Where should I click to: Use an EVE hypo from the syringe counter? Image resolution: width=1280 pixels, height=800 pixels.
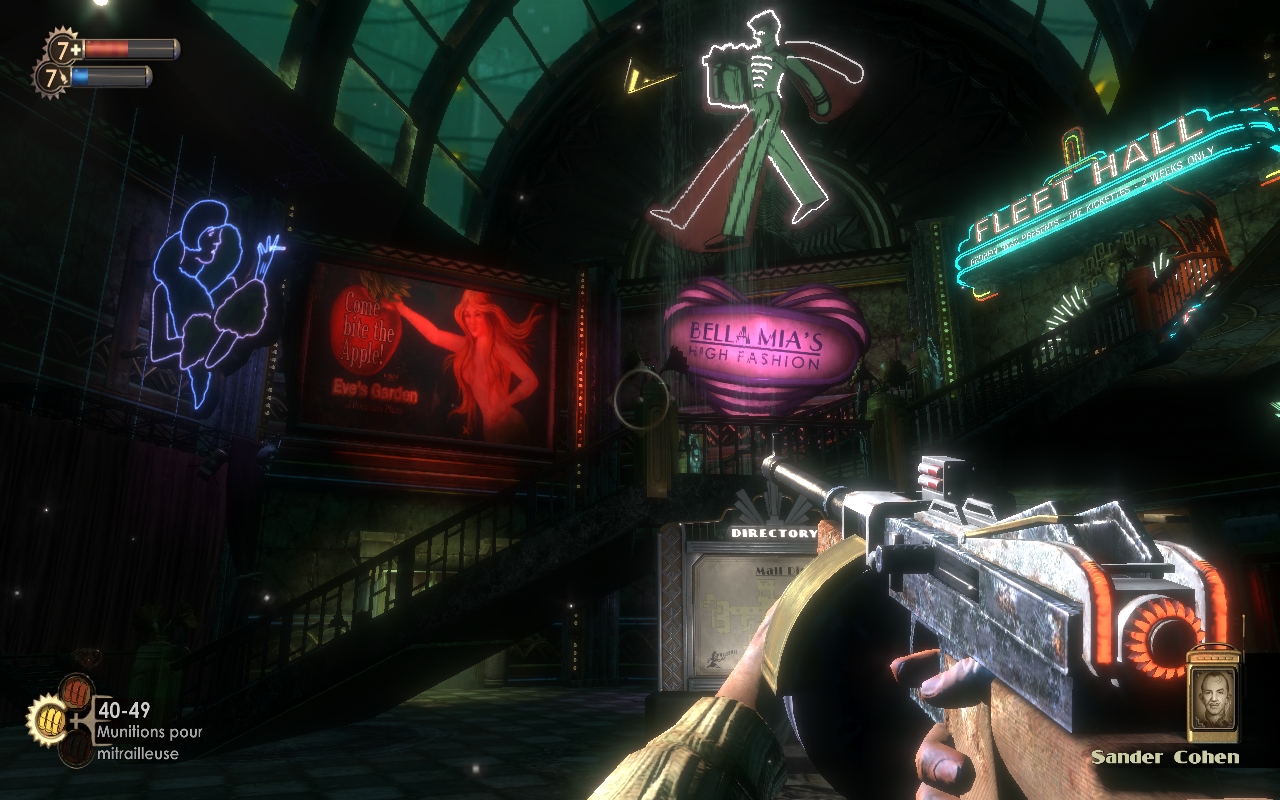coord(50,77)
